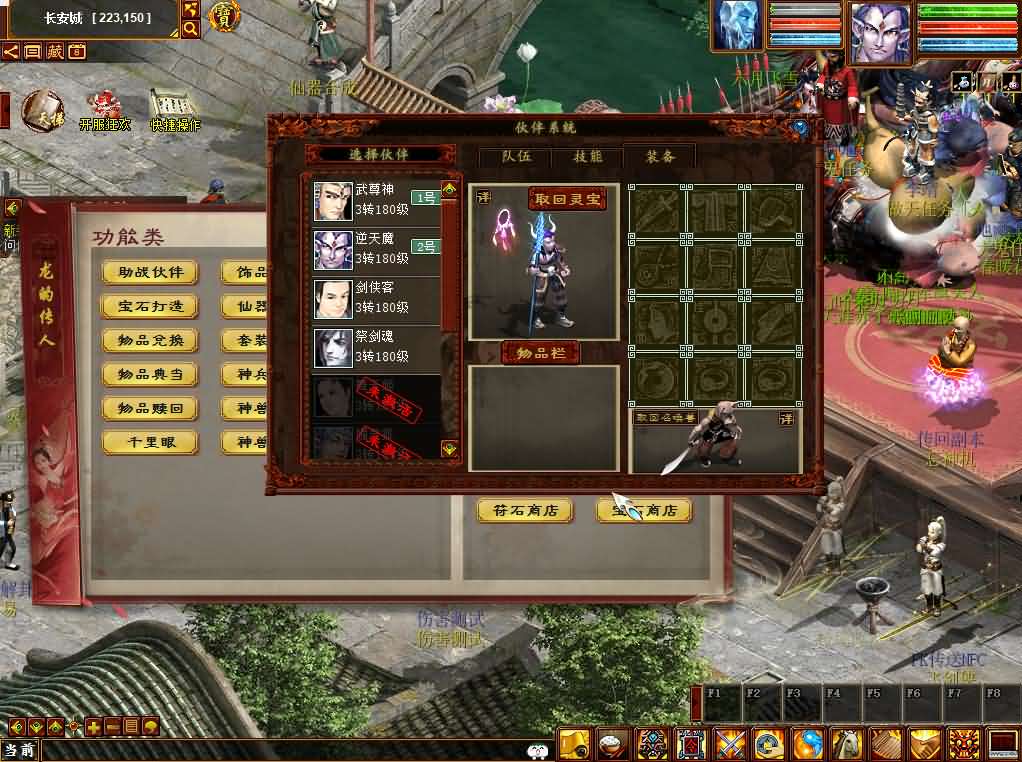The image size is (1022, 762).
Task: Open the 开服狂欢 event icon
Action: coord(103,110)
